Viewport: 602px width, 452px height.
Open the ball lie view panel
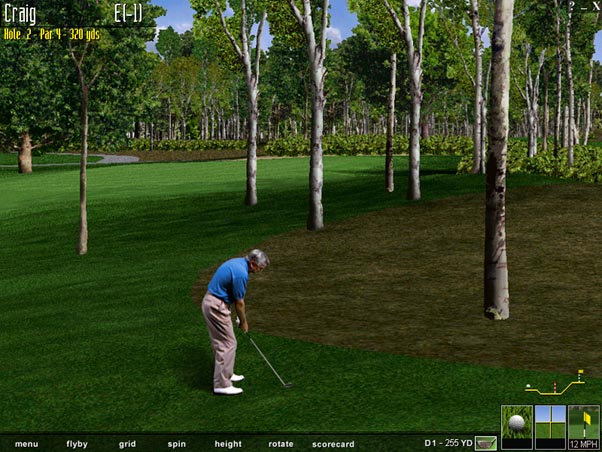(x=516, y=423)
